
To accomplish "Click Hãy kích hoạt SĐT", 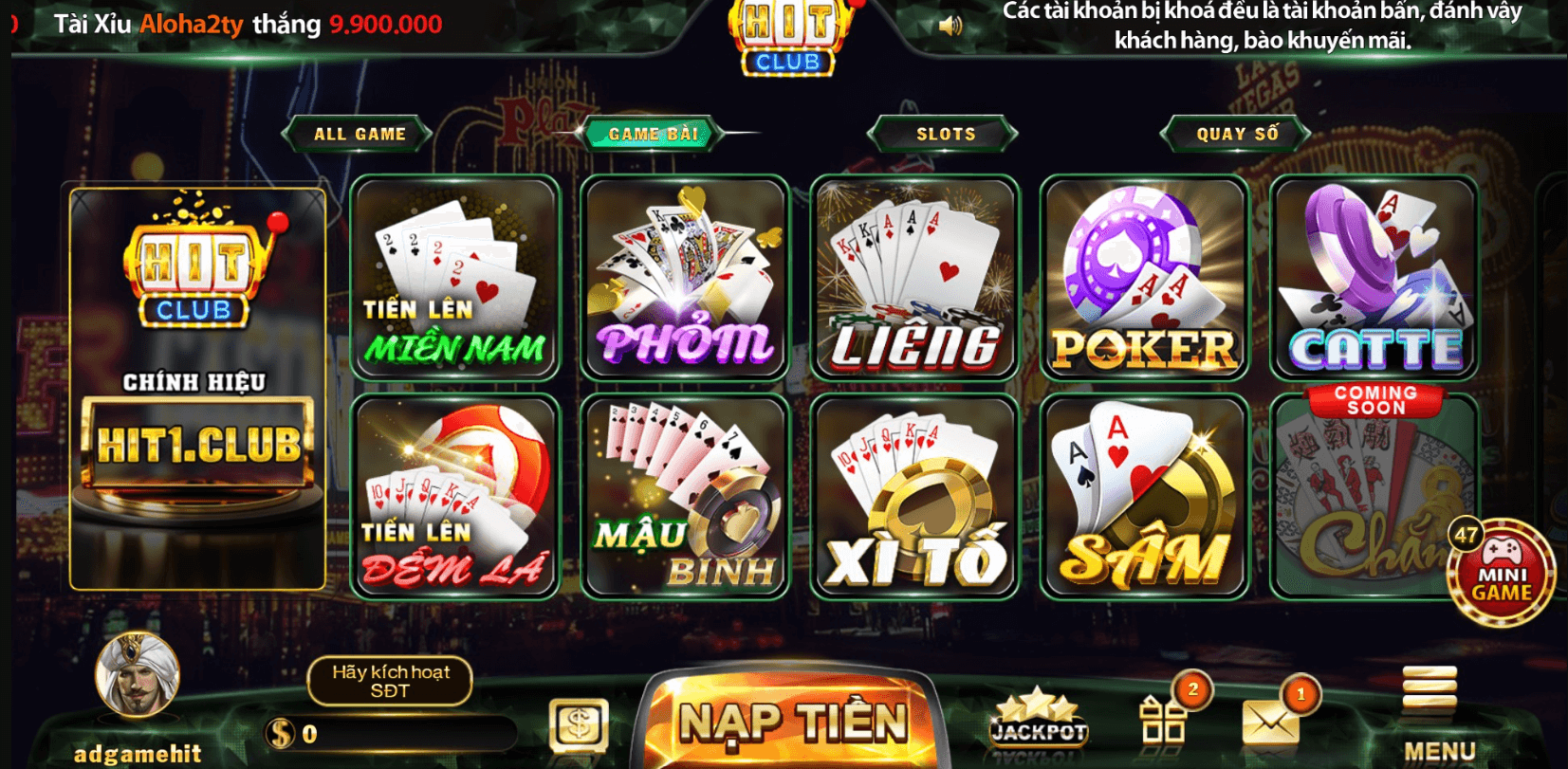I will pos(388,682).
